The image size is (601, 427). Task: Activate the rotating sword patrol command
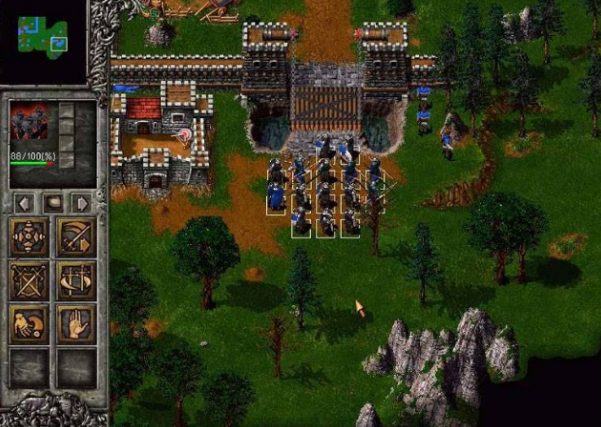click(x=77, y=280)
